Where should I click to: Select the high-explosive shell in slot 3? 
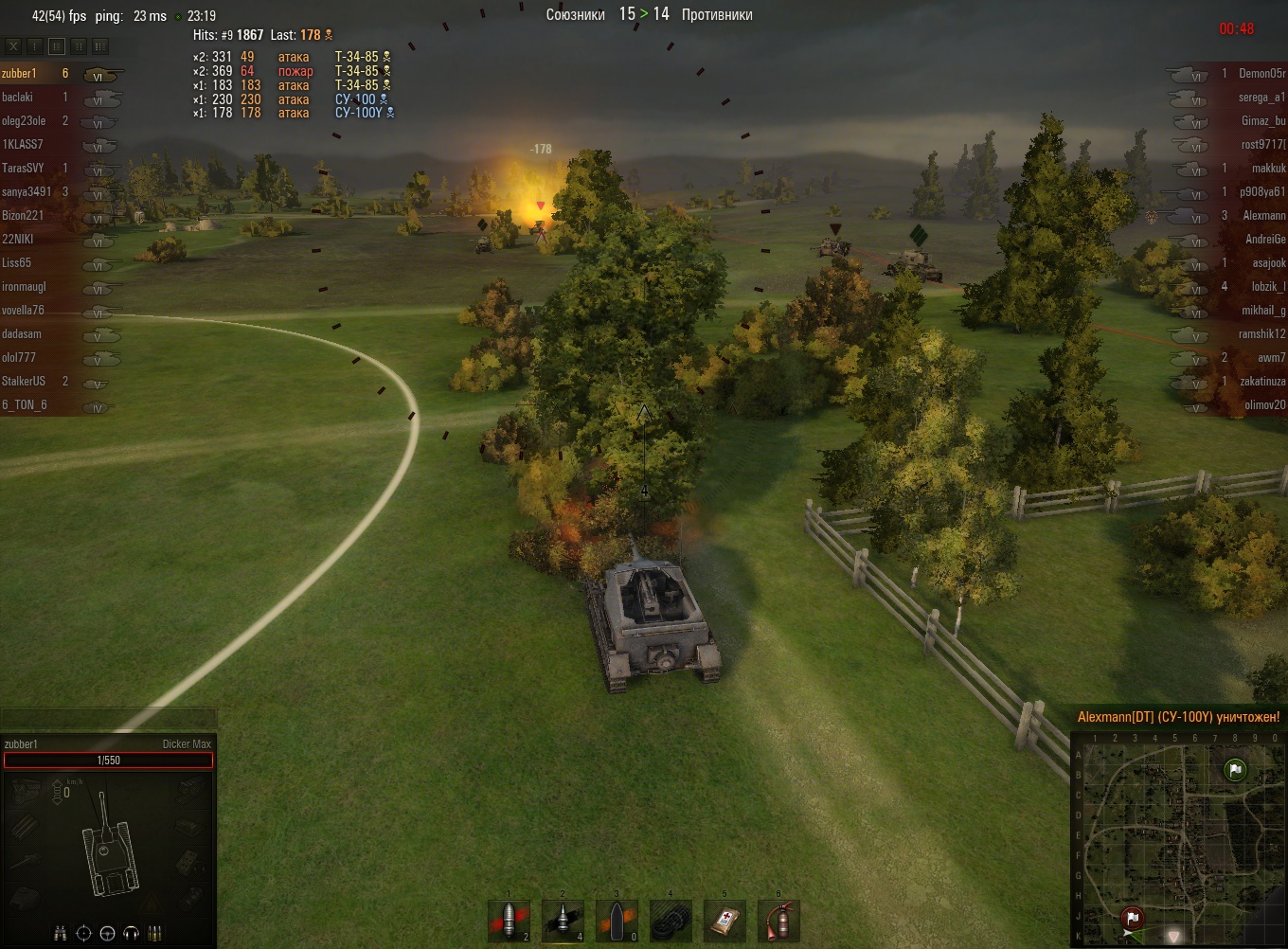point(617,921)
